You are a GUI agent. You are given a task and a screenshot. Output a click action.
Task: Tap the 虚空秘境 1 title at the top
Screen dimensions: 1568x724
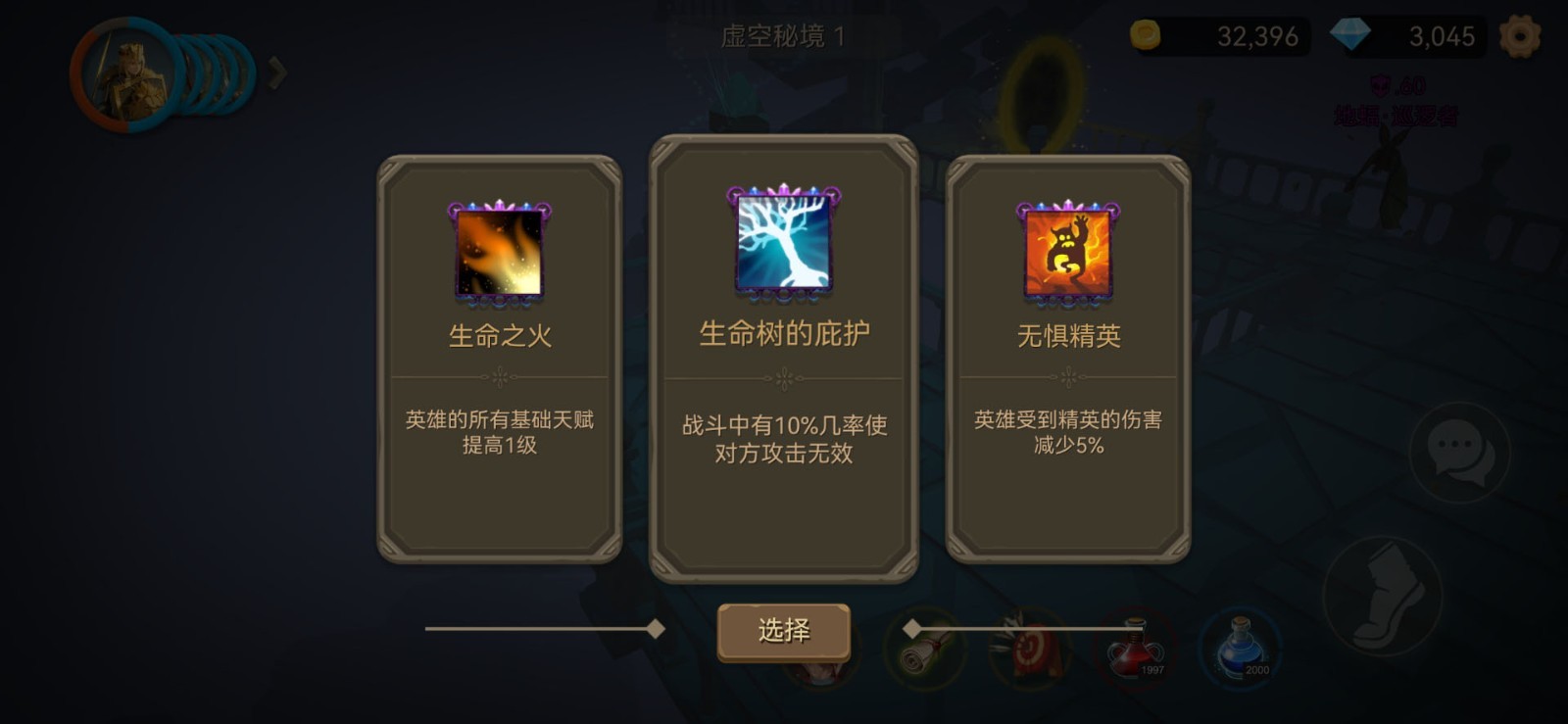click(x=783, y=32)
